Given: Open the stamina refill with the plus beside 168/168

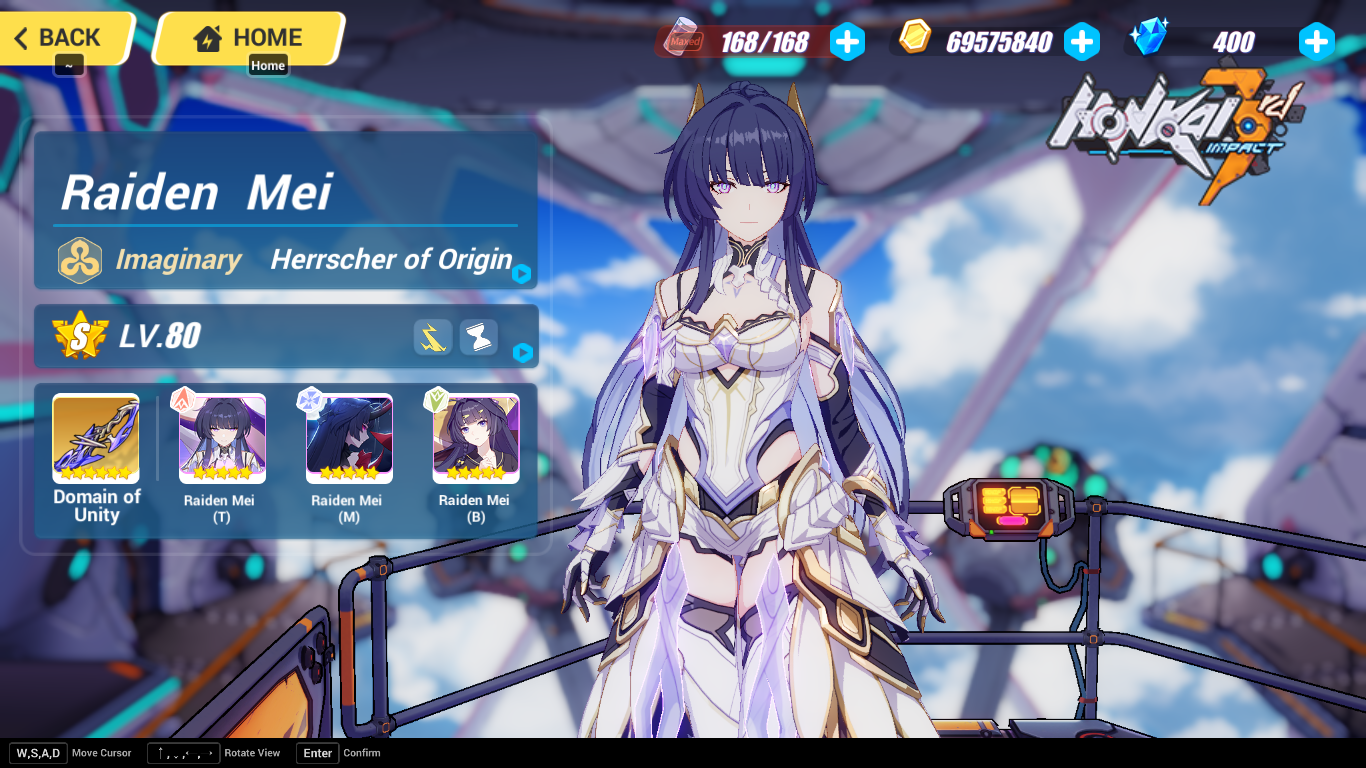Looking at the screenshot, I should coord(848,42).
